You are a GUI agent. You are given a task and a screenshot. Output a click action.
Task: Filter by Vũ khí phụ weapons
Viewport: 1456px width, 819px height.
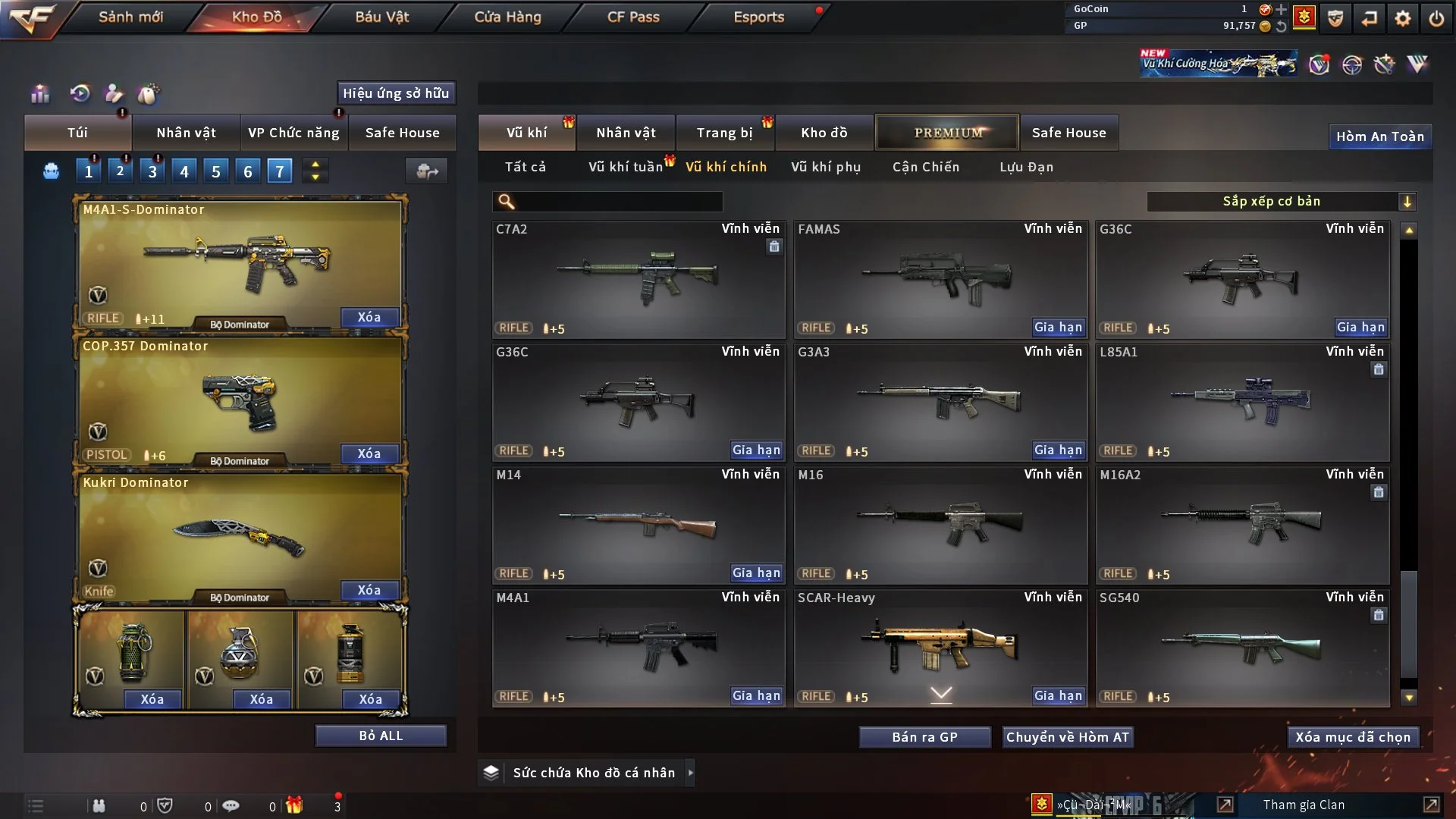pyautogui.click(x=826, y=167)
